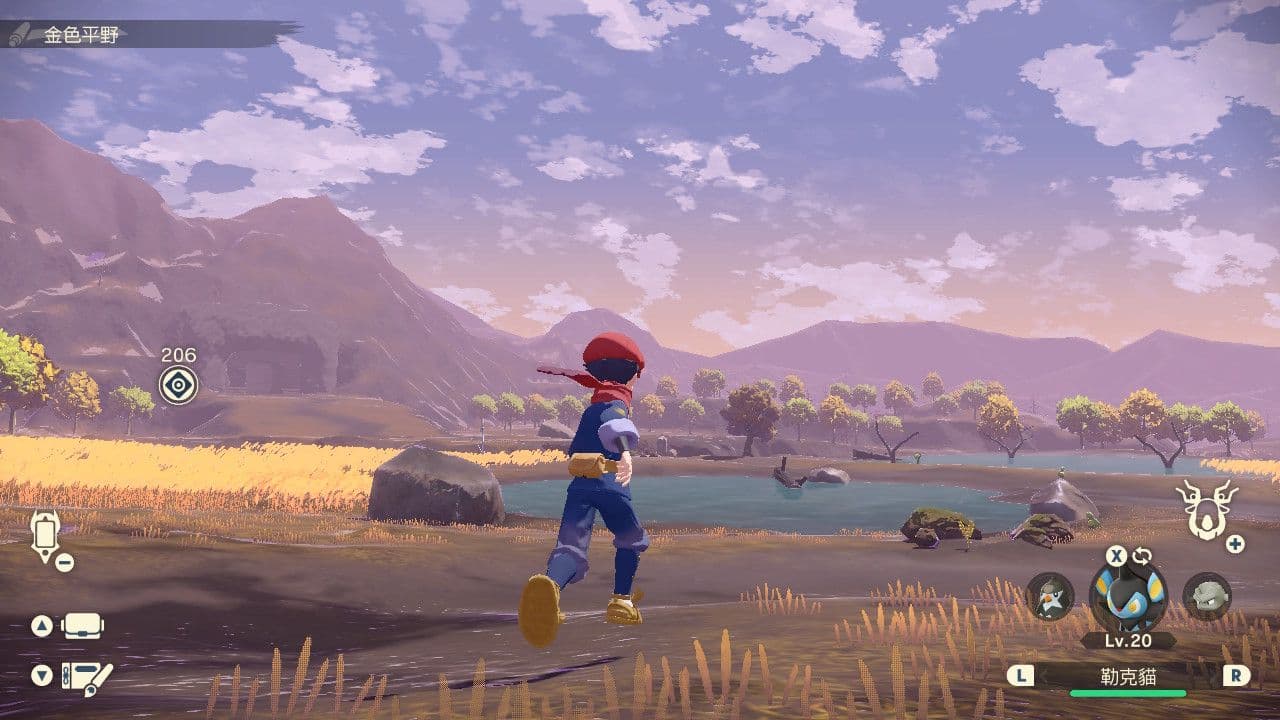1280x720 pixels.
Task: Pick the Geodude portrait in the party selector
Action: pyautogui.click(x=1206, y=596)
